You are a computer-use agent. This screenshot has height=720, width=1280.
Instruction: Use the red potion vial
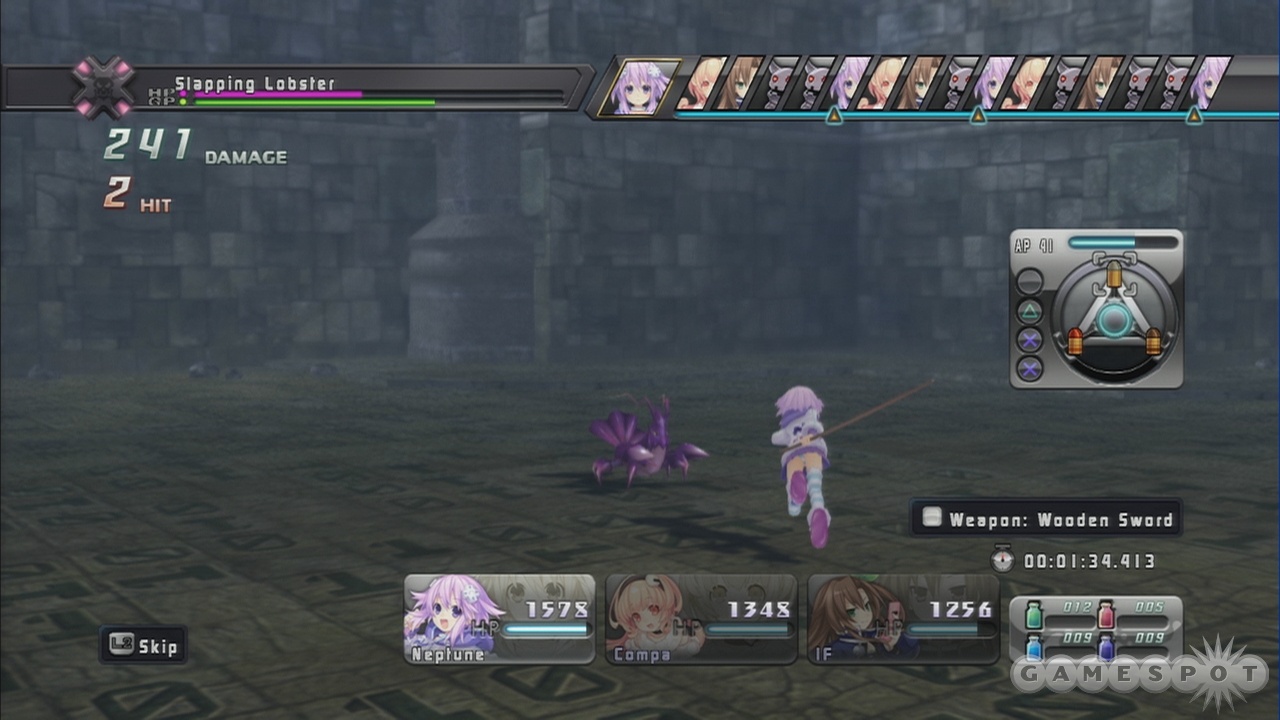pyautogui.click(x=1106, y=614)
